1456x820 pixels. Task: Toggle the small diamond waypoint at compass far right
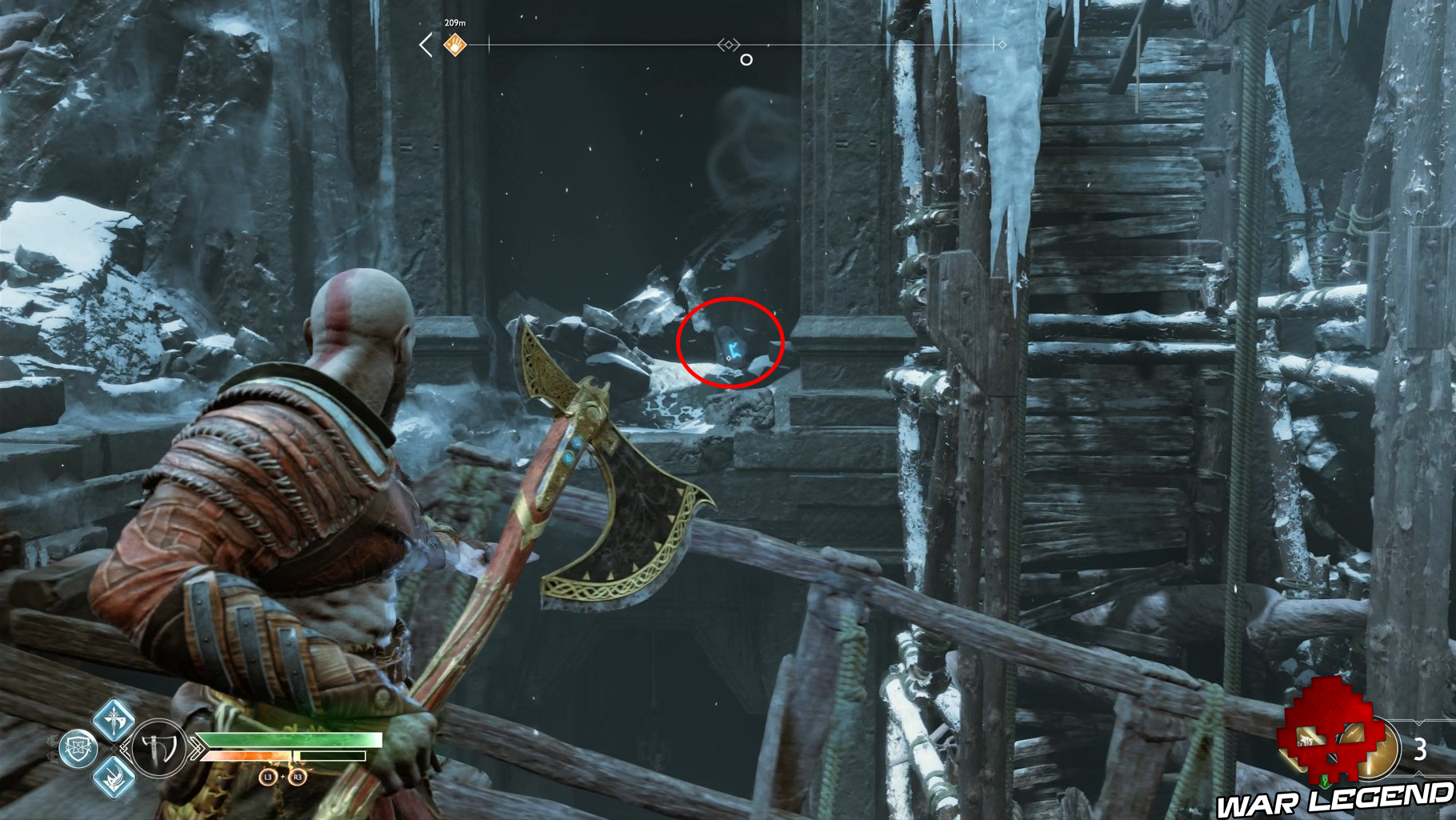[x=1002, y=44]
